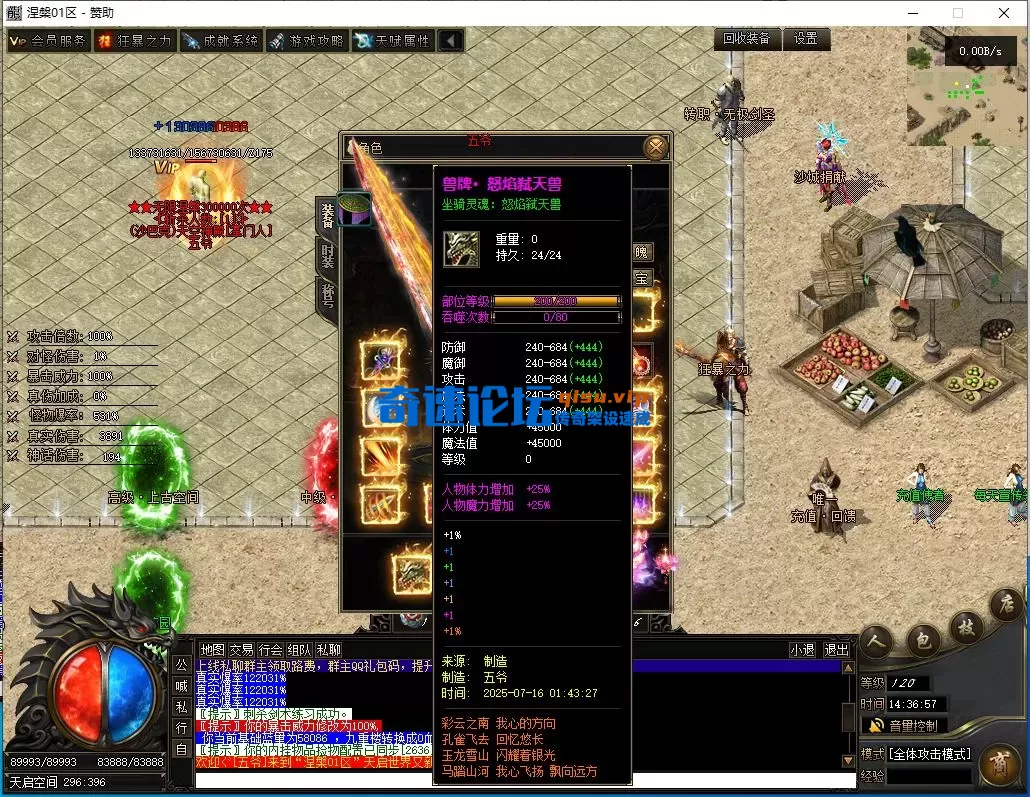Open the 会员服务 VIP member services menu
Screen dimensions: 1030x797
[47, 41]
